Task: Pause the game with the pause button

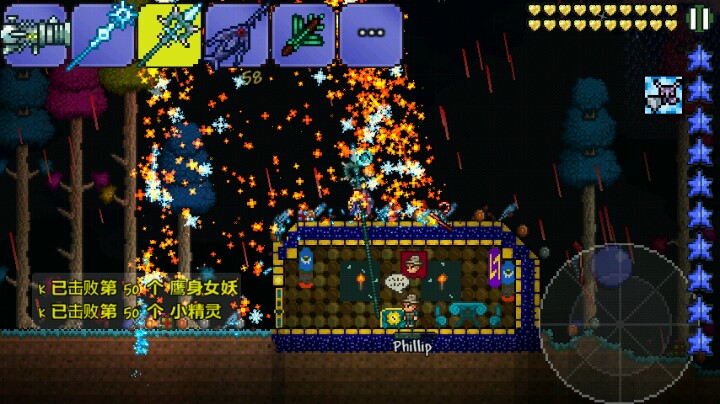Action: tap(698, 18)
